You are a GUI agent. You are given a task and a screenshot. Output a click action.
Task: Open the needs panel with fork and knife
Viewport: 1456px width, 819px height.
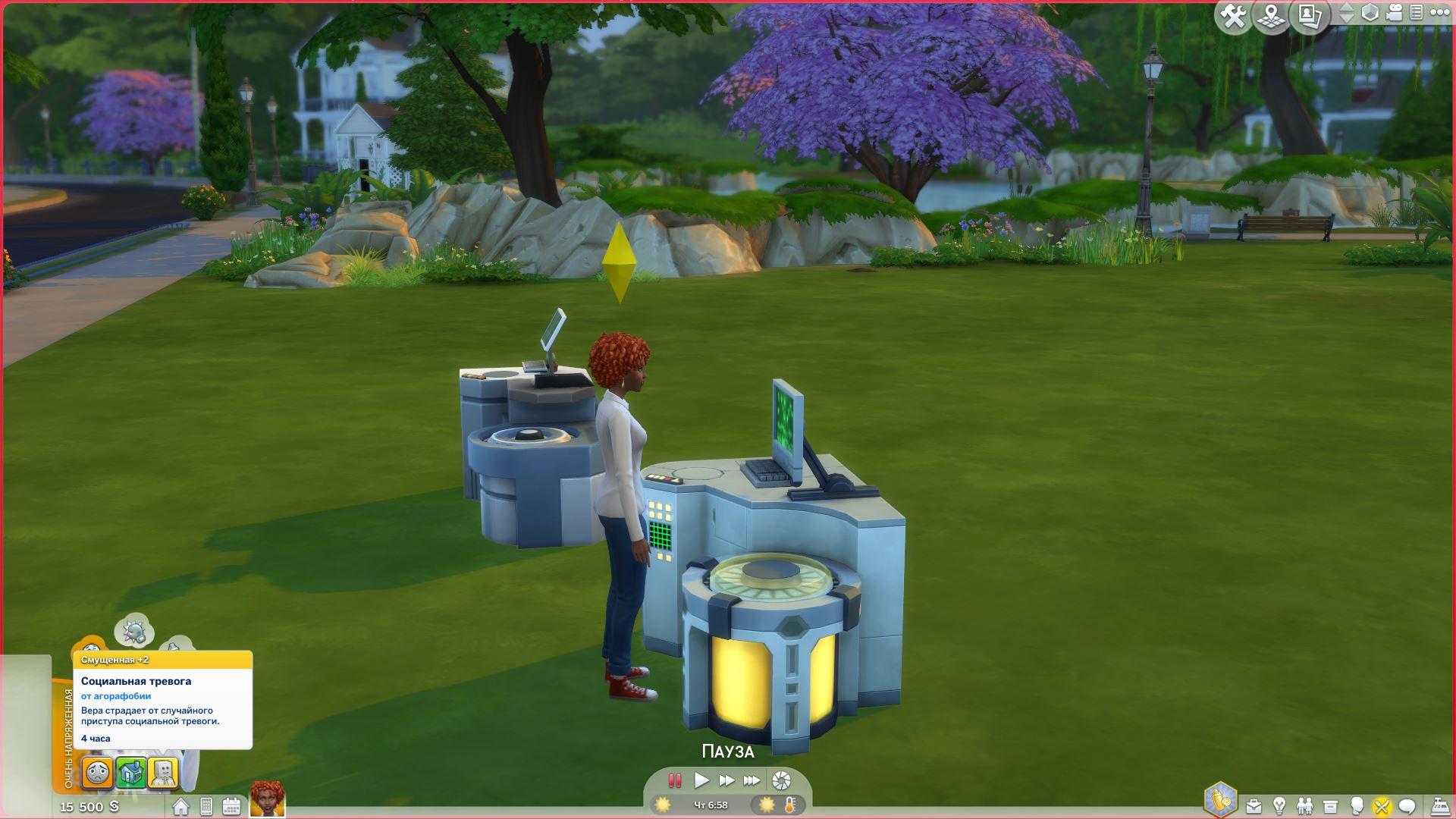tap(1382, 806)
